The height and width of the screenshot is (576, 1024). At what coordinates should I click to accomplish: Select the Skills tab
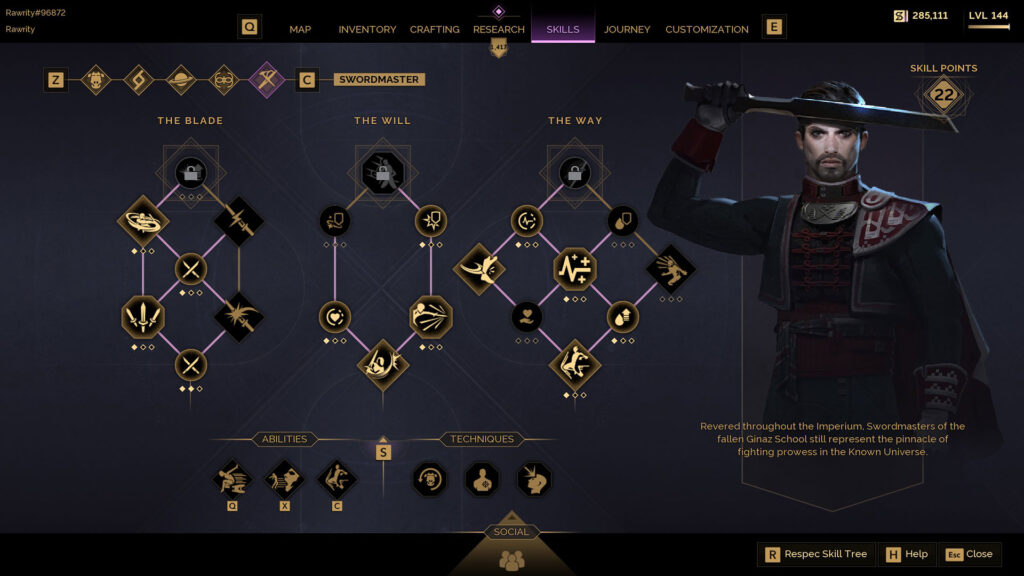pos(563,29)
